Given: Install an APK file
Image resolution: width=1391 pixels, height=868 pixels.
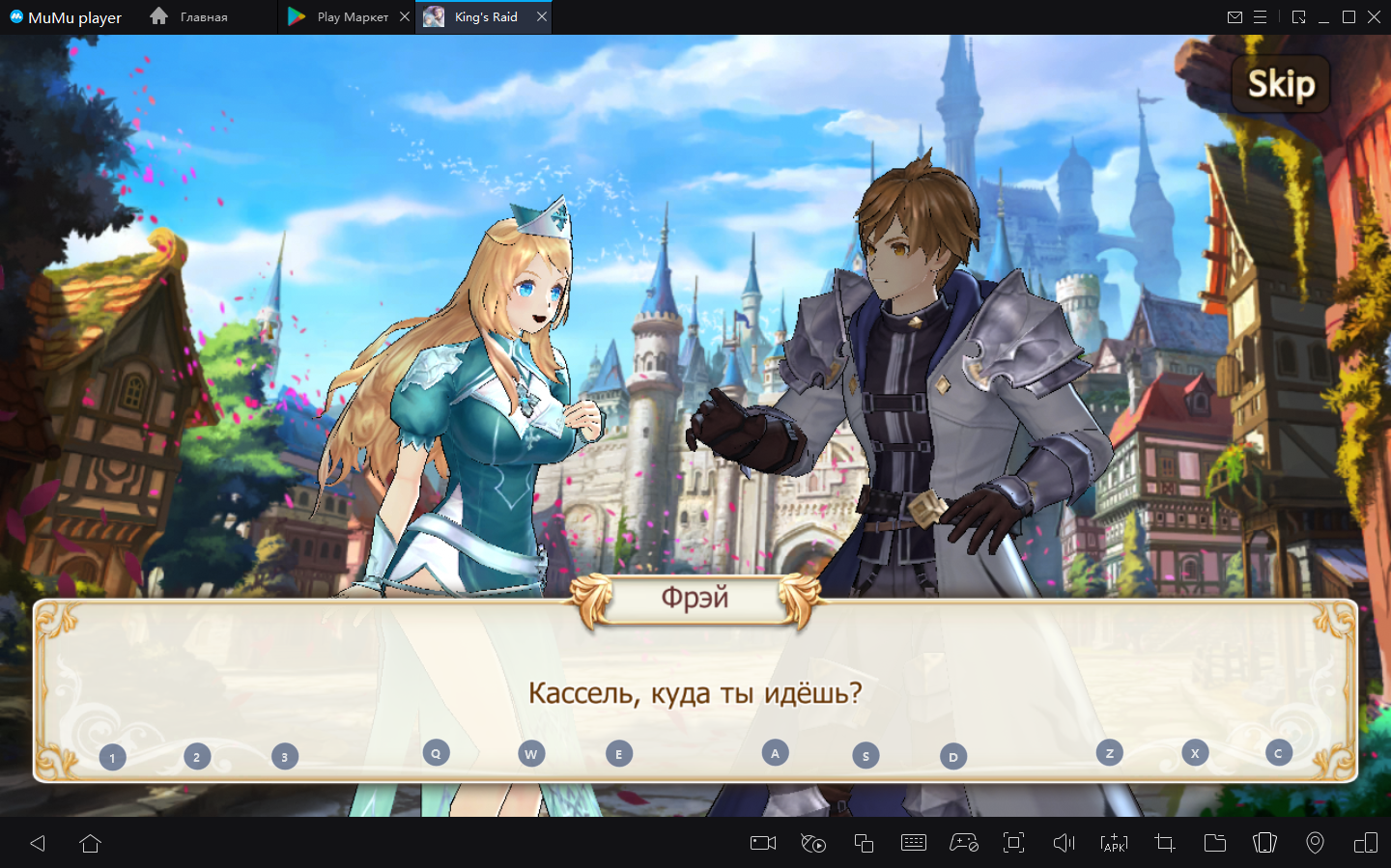Looking at the screenshot, I should coord(1114,843).
